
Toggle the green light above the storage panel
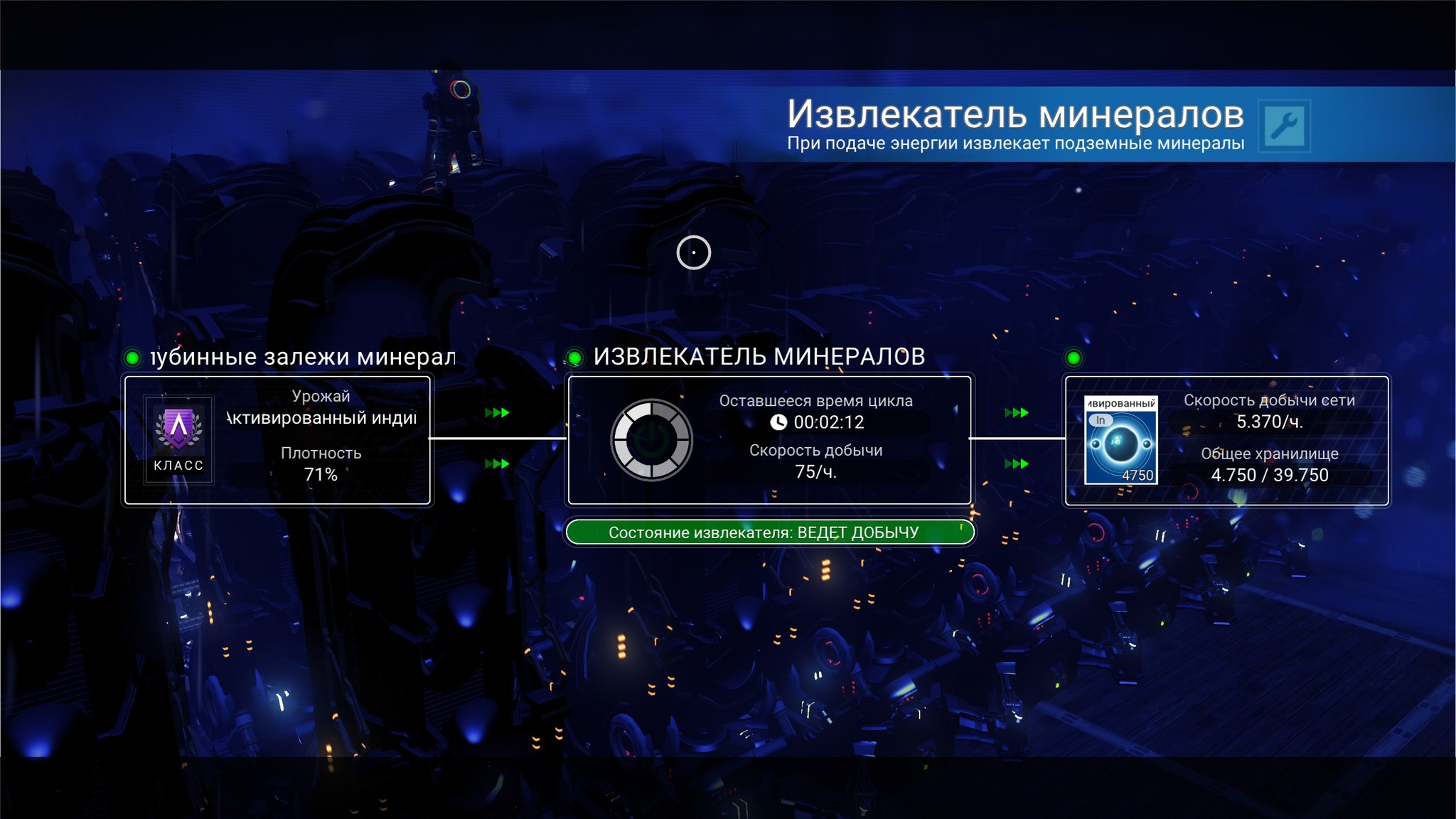point(1073,358)
